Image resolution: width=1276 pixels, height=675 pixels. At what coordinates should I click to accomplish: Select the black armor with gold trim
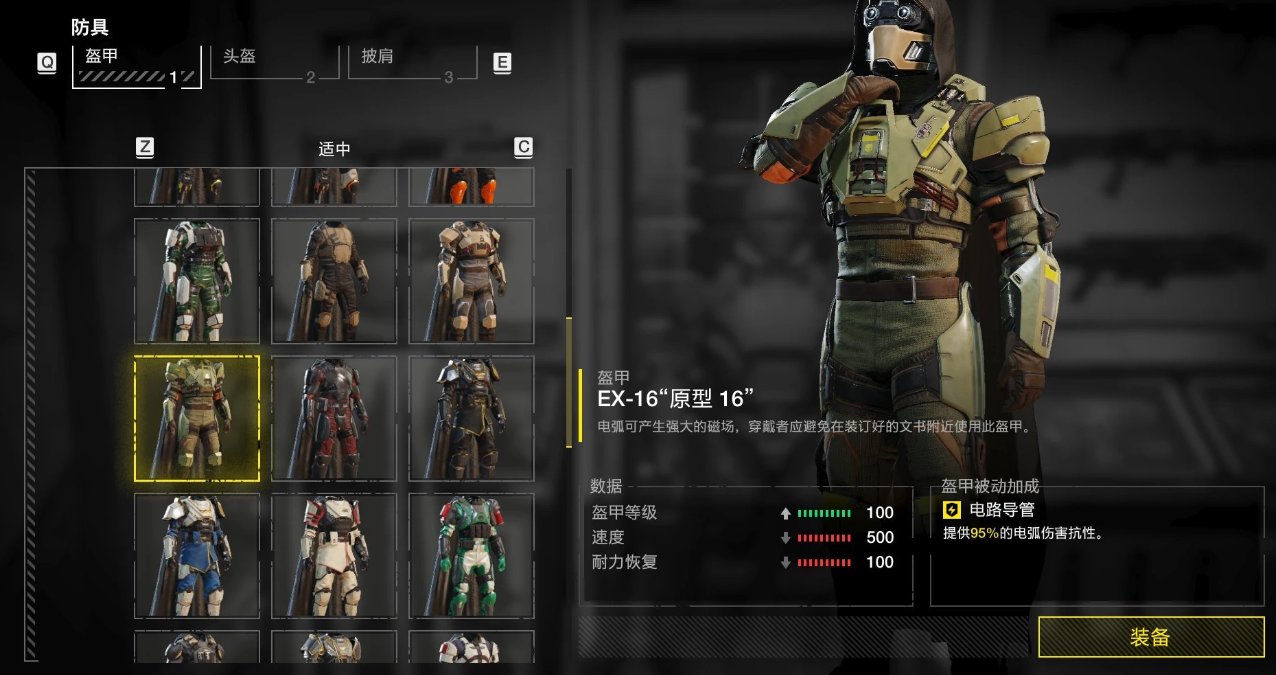pyautogui.click(x=471, y=418)
